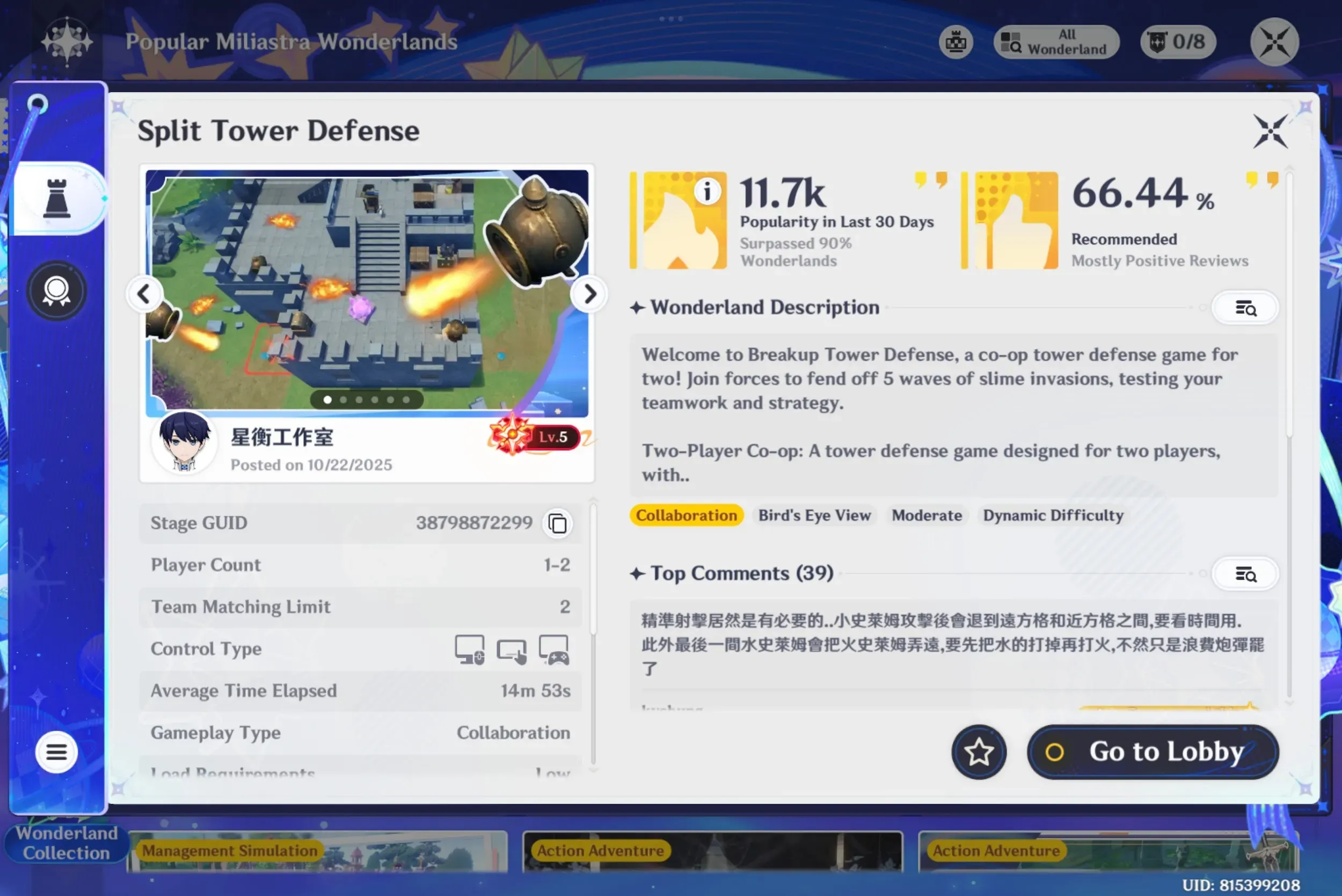Screen dimensions: 1342x896
Task: Switch to the Wonderland Collection tab
Action: pyautogui.click(x=65, y=843)
